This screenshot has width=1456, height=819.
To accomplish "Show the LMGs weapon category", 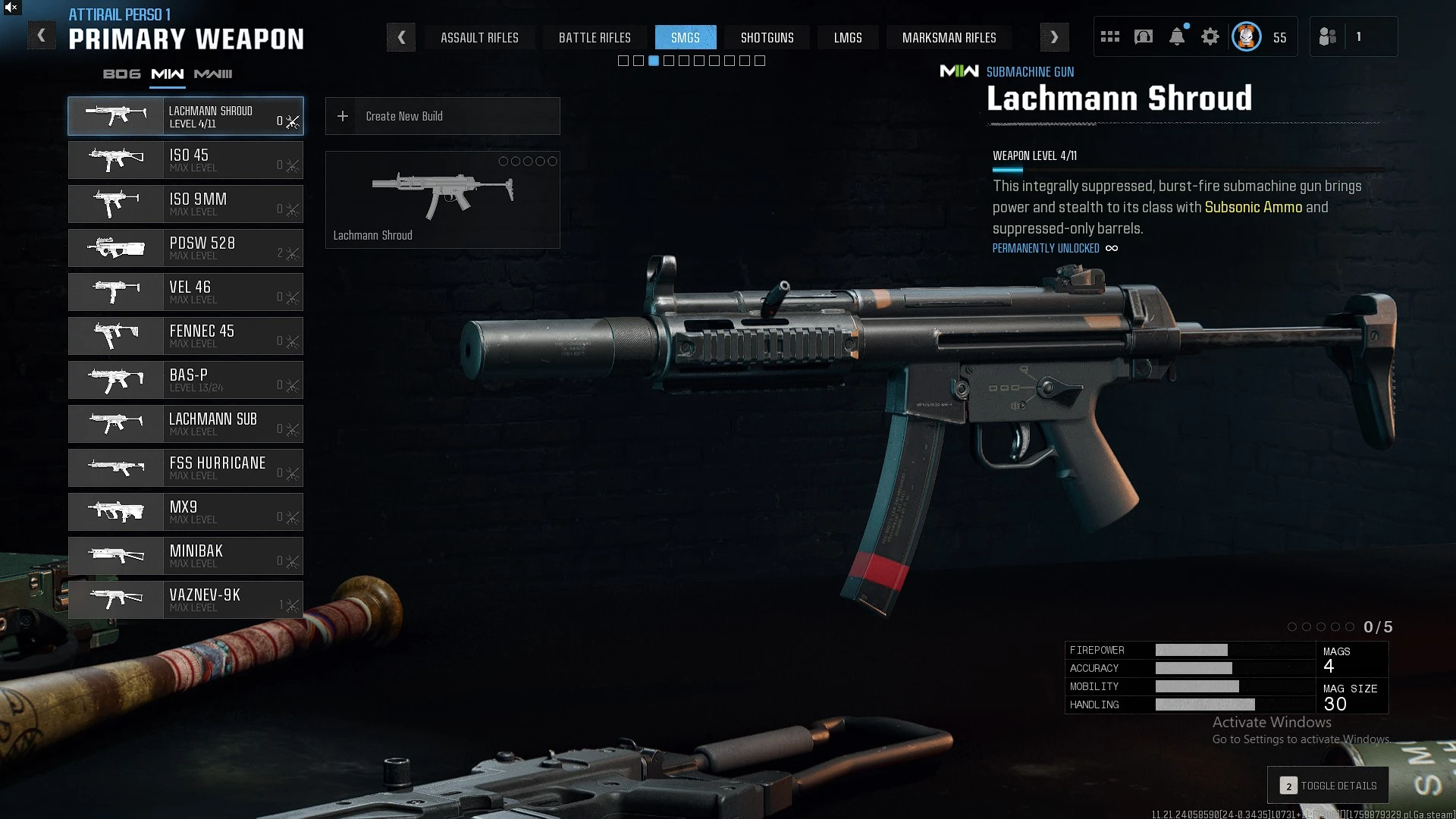I will pyautogui.click(x=847, y=38).
